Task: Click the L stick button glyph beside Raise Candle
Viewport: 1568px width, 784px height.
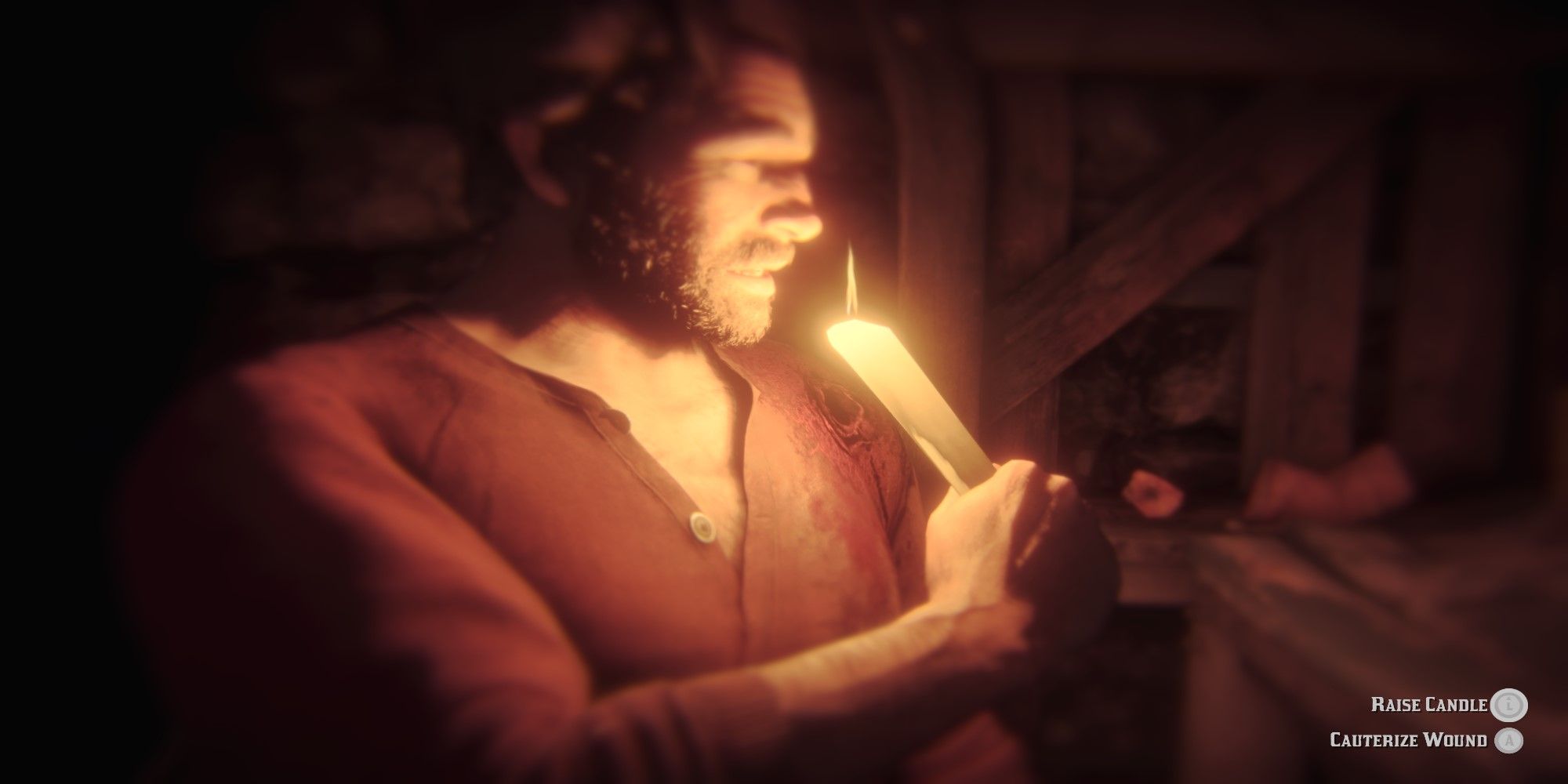Action: point(1510,704)
